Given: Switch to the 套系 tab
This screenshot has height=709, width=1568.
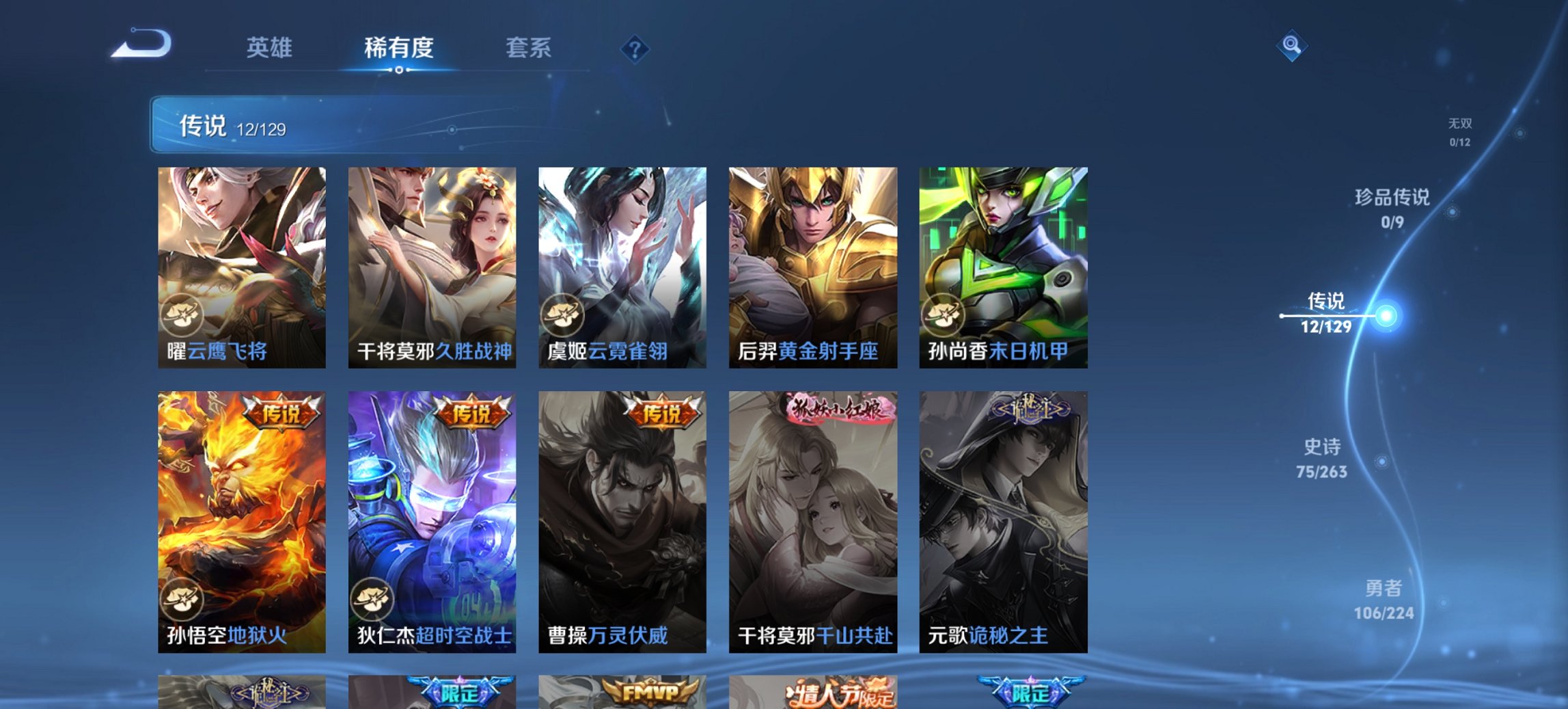Looking at the screenshot, I should 528,48.
